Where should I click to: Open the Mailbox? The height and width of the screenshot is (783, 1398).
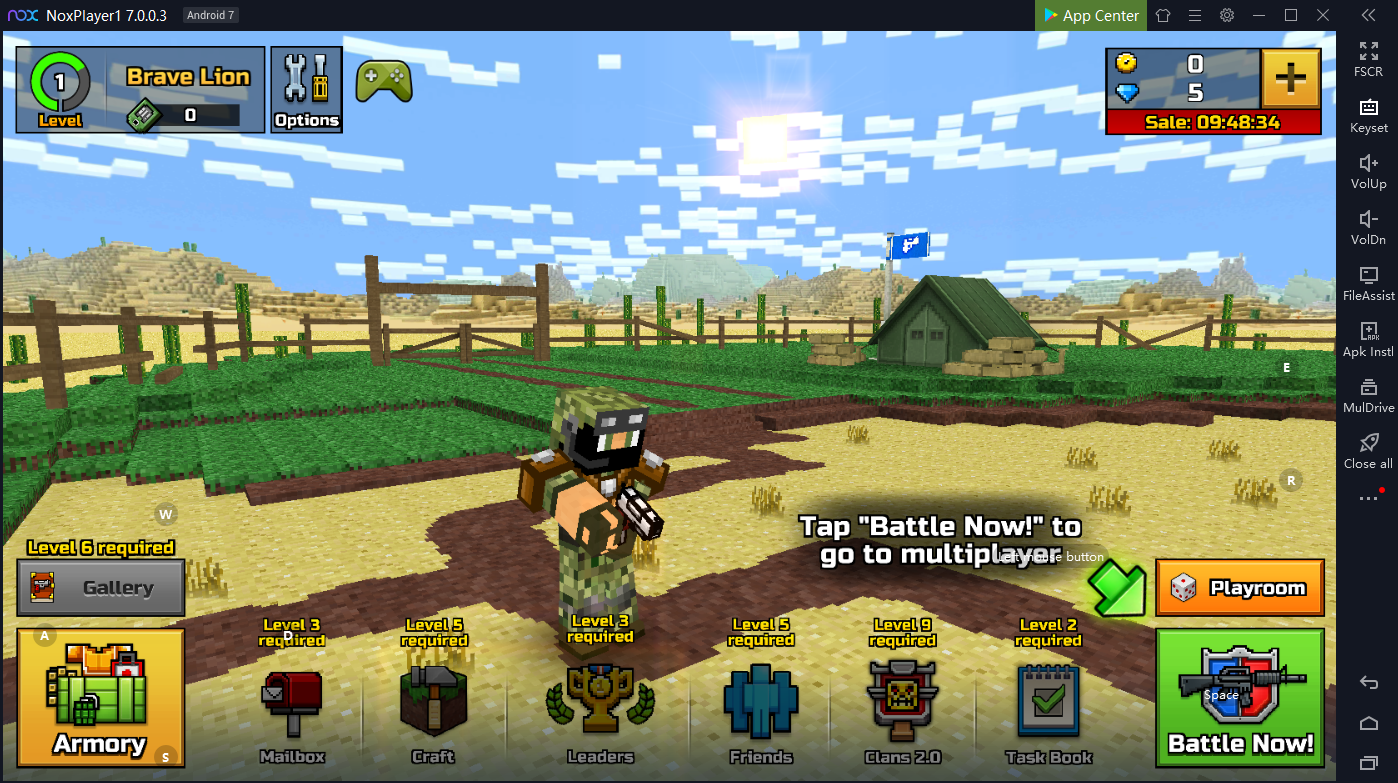point(292,705)
